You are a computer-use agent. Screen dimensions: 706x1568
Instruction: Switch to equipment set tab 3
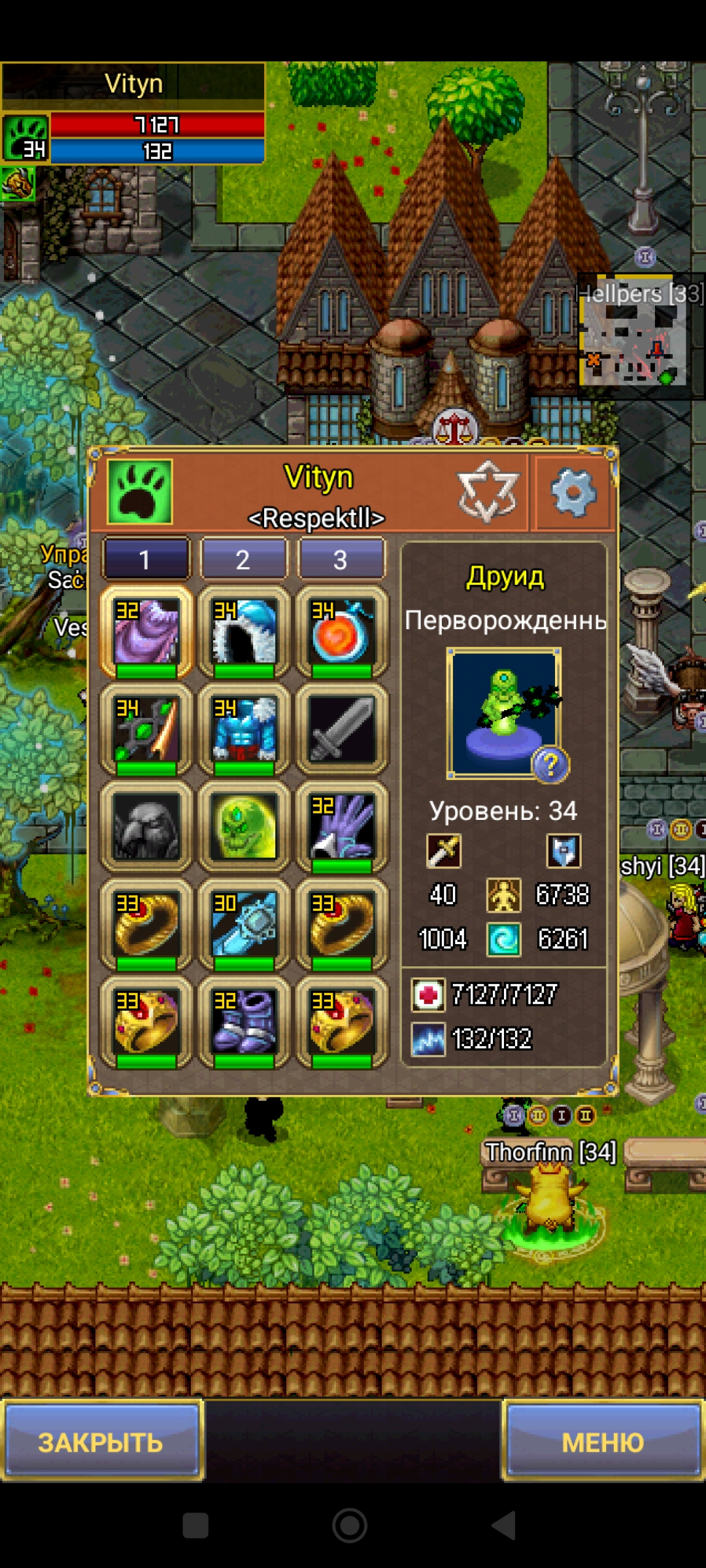coord(341,559)
